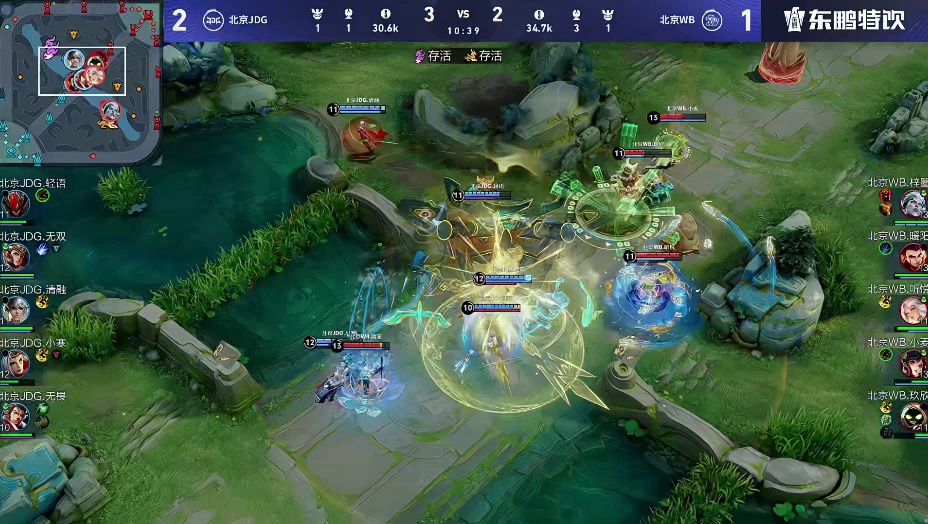
Task: Click the minimap in the top-left corner
Action: pyautogui.click(x=81, y=82)
